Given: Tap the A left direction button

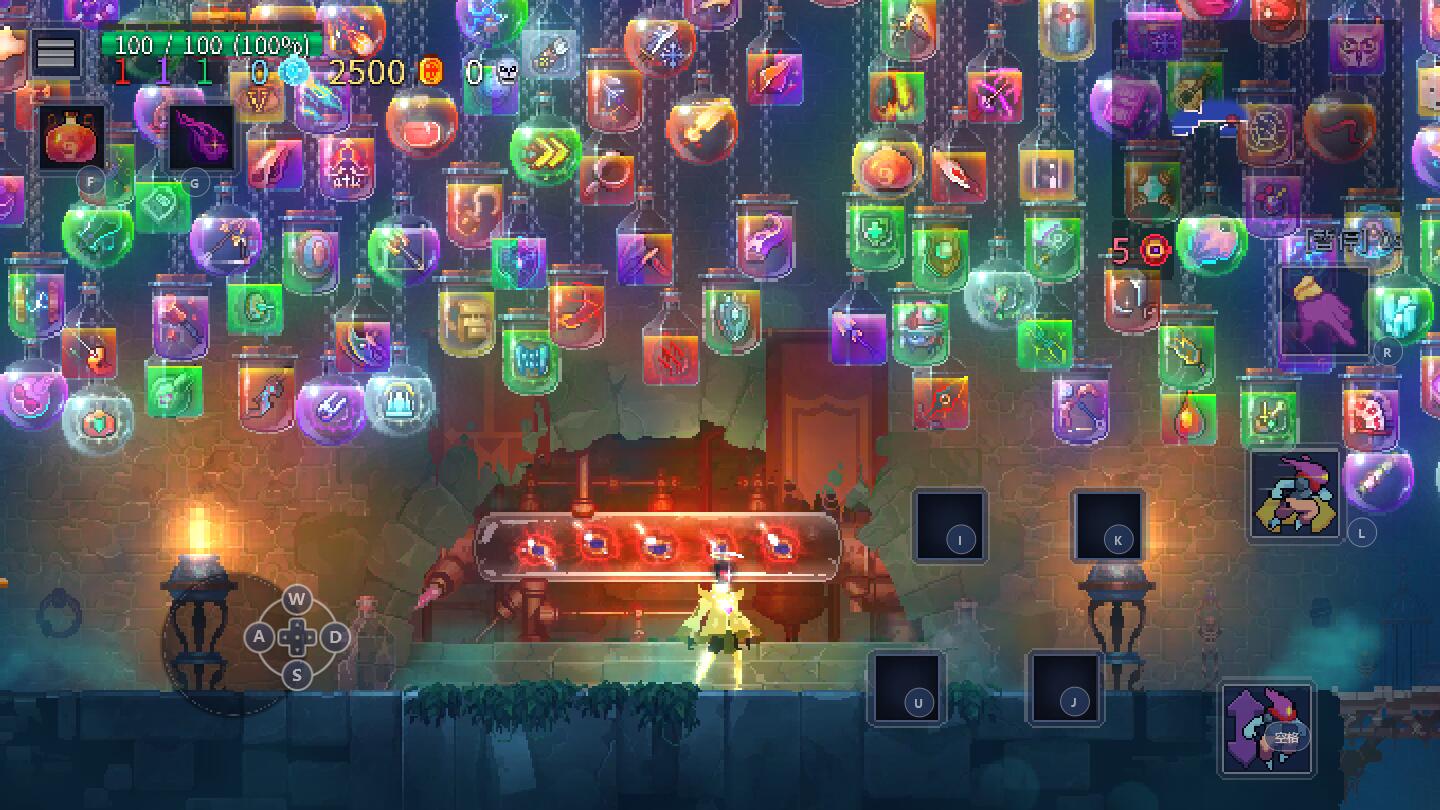Looking at the screenshot, I should (x=259, y=637).
